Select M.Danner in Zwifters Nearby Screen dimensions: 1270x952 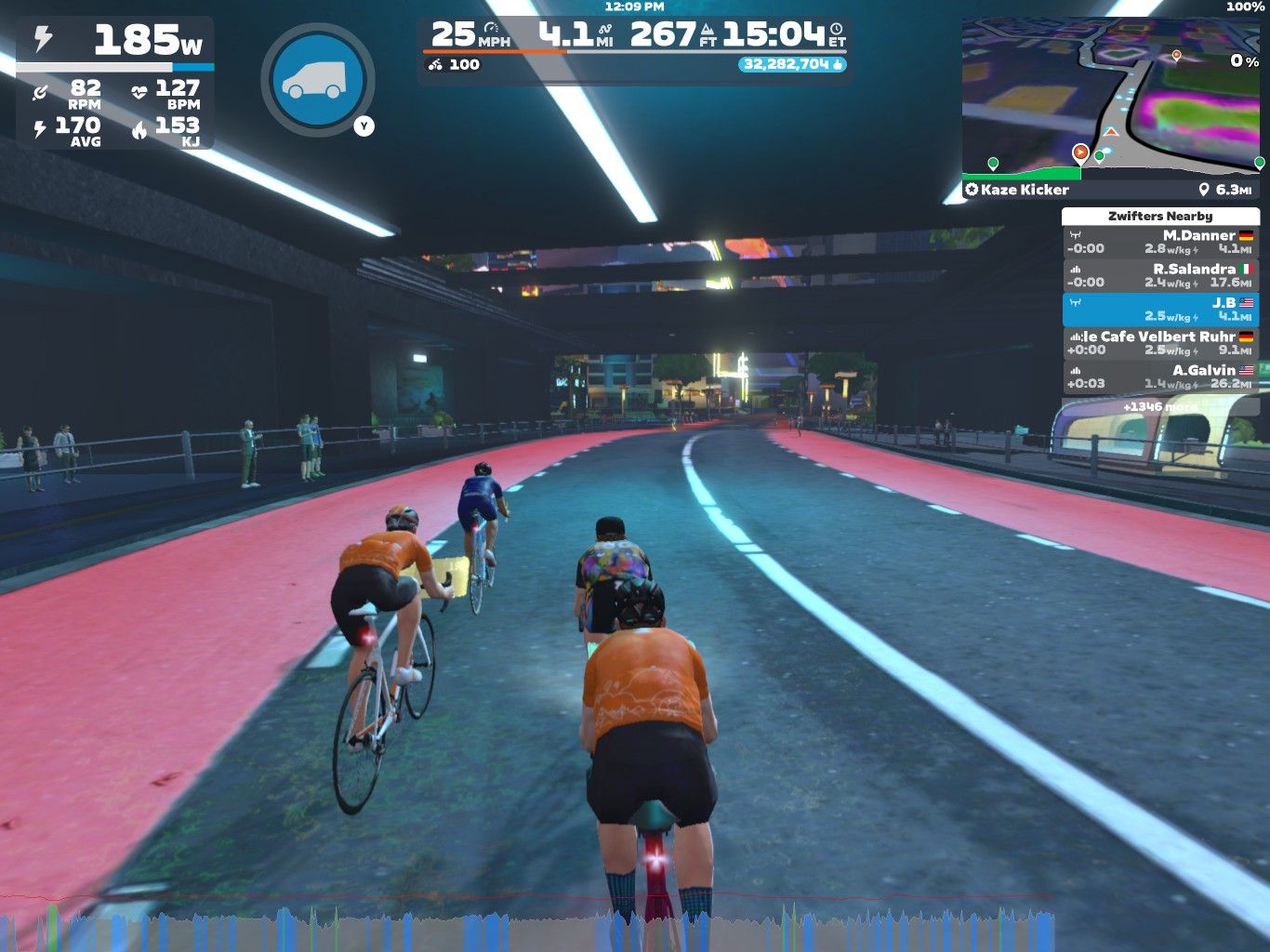coord(1160,243)
